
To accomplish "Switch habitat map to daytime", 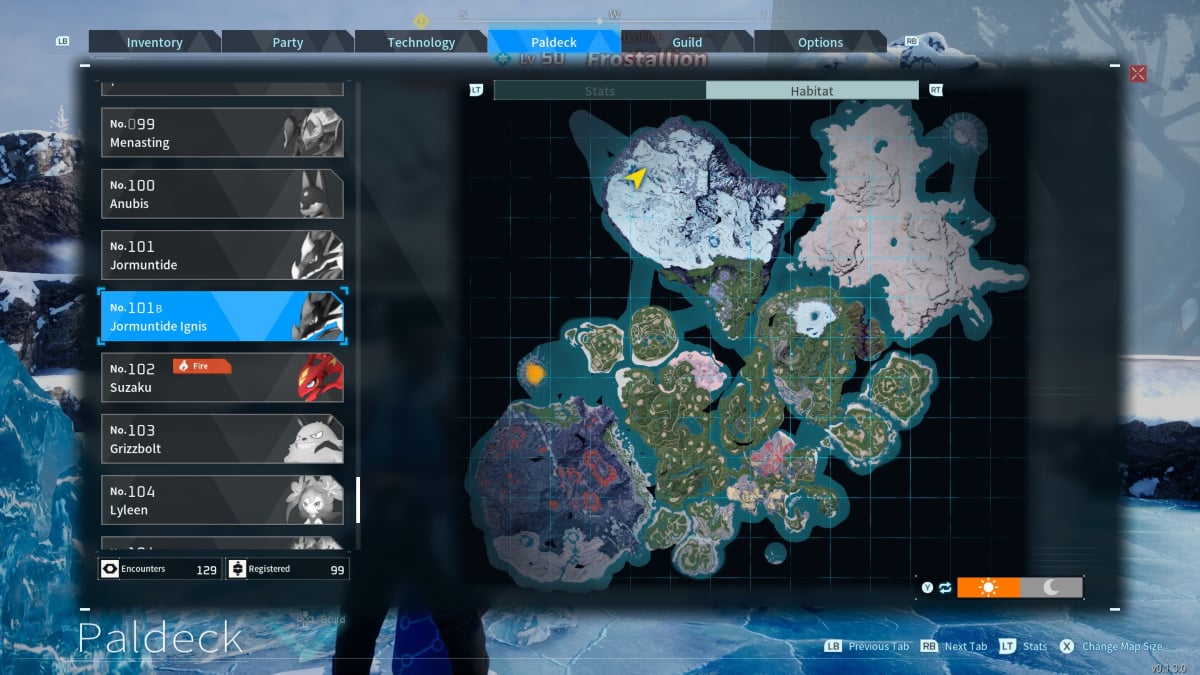I will 989,587.
